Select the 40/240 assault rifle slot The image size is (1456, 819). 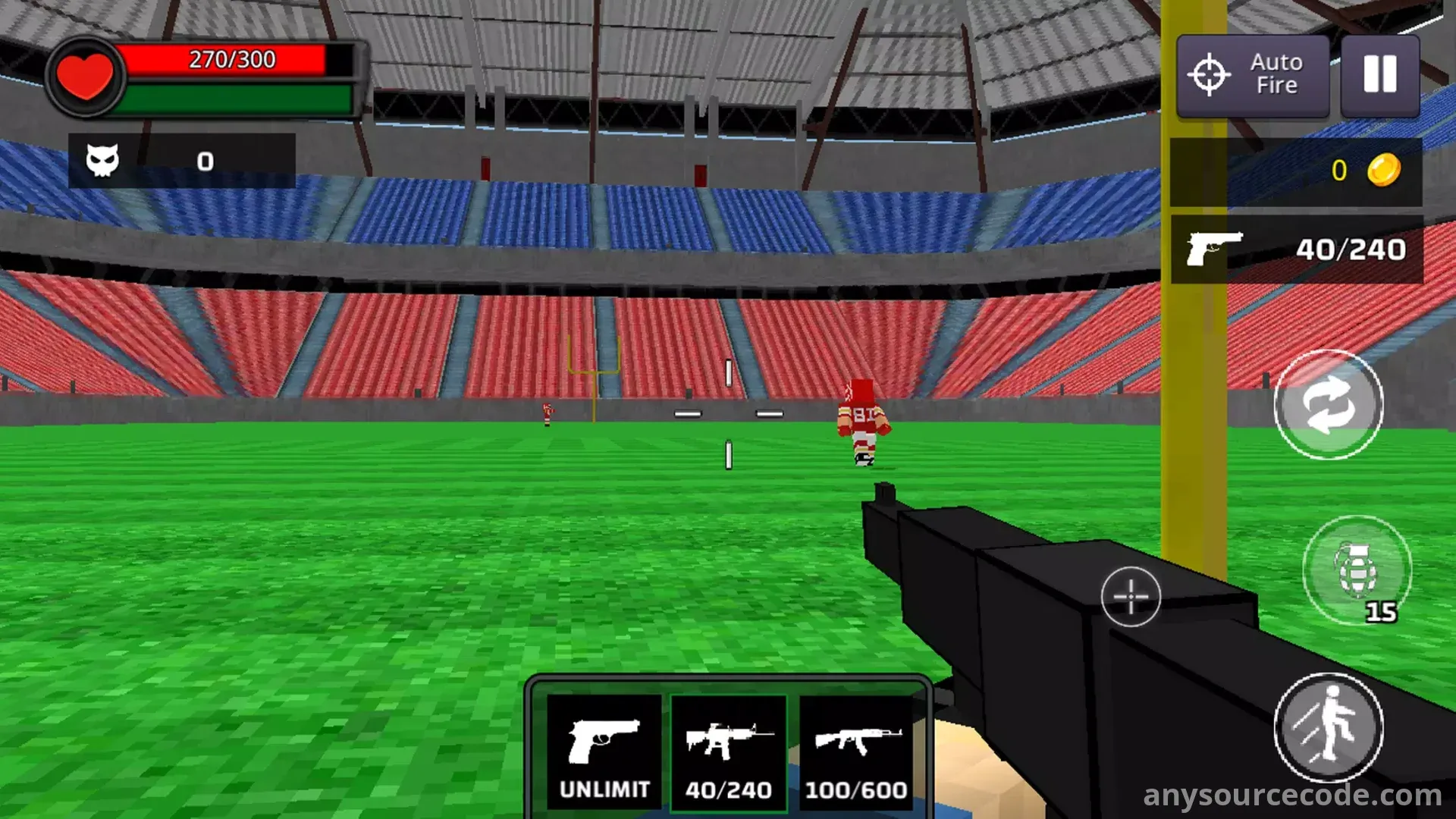click(x=728, y=752)
